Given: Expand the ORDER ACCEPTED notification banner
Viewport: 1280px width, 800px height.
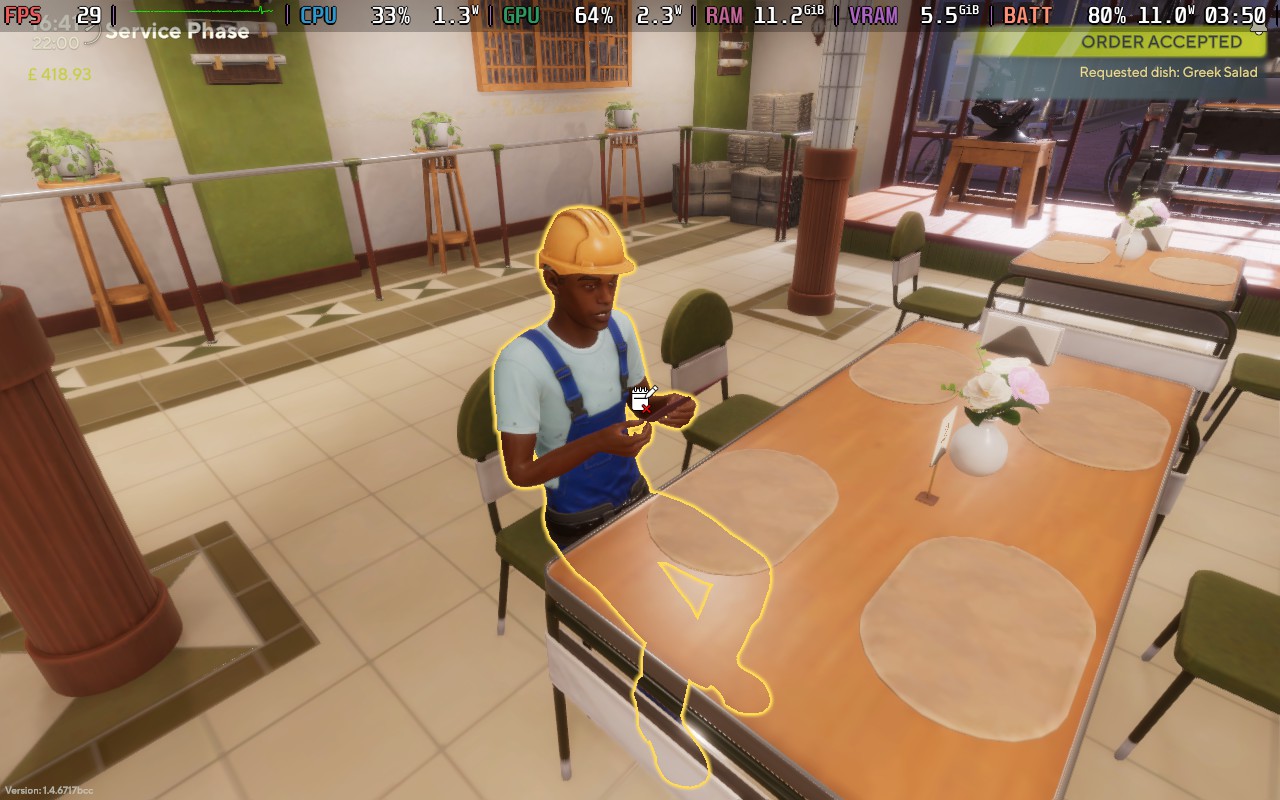Looking at the screenshot, I should [x=1160, y=42].
